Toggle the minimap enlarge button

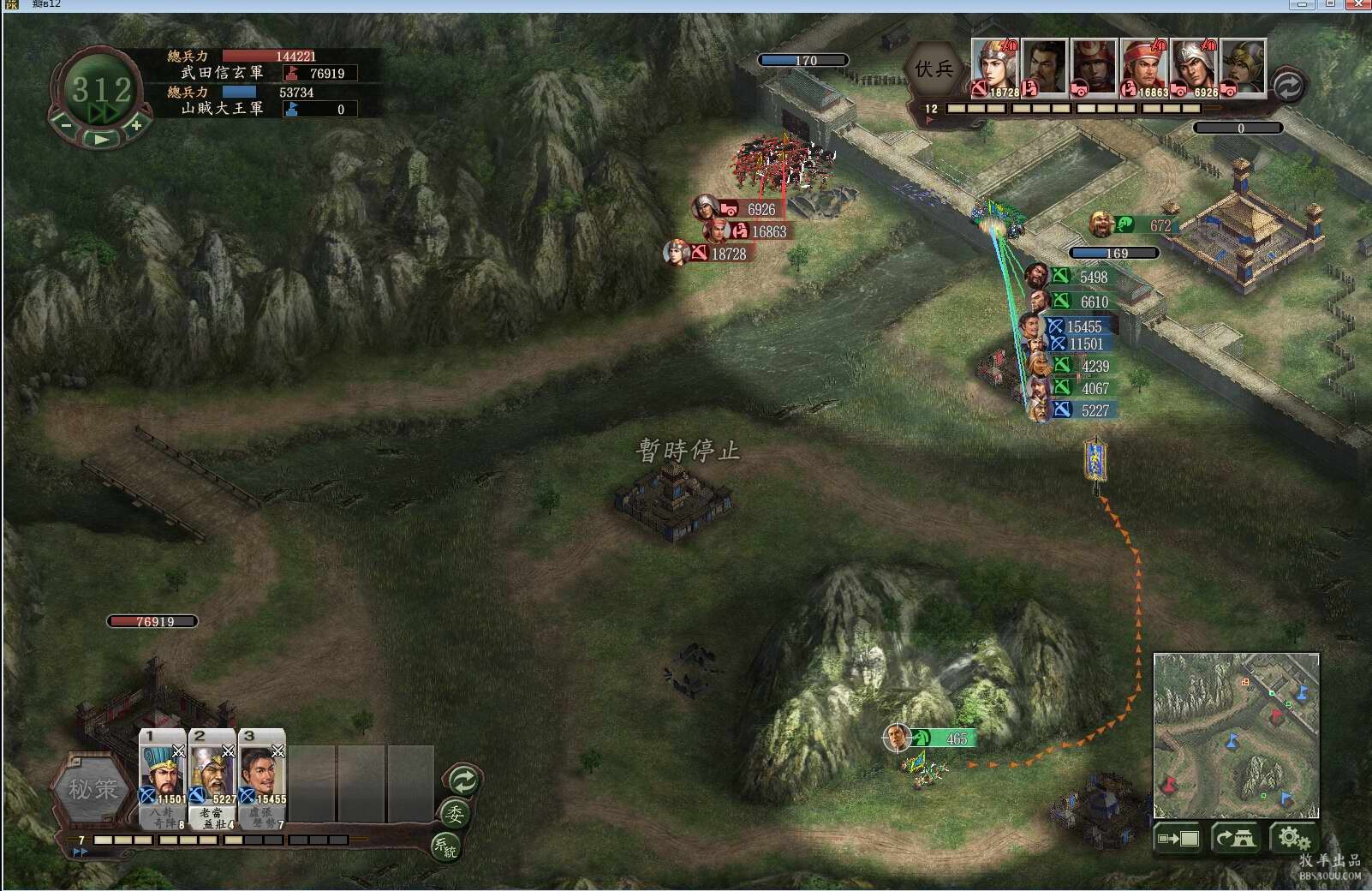point(1178,838)
